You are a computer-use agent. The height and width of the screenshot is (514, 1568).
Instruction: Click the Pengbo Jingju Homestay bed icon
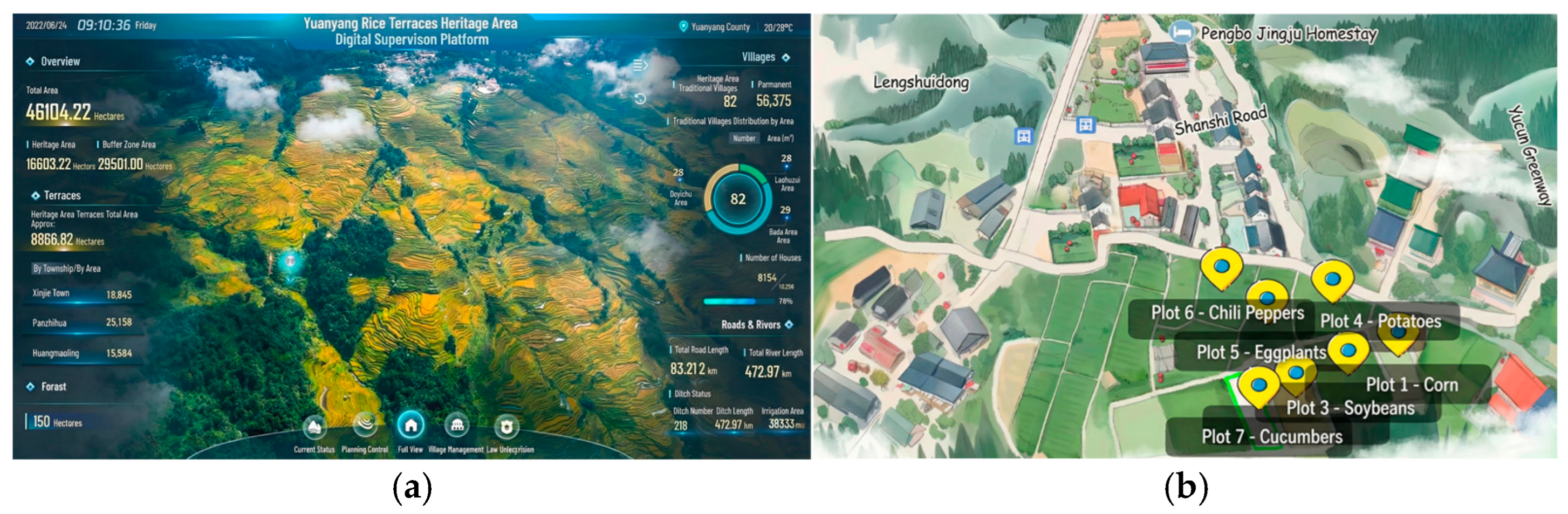click(1181, 32)
